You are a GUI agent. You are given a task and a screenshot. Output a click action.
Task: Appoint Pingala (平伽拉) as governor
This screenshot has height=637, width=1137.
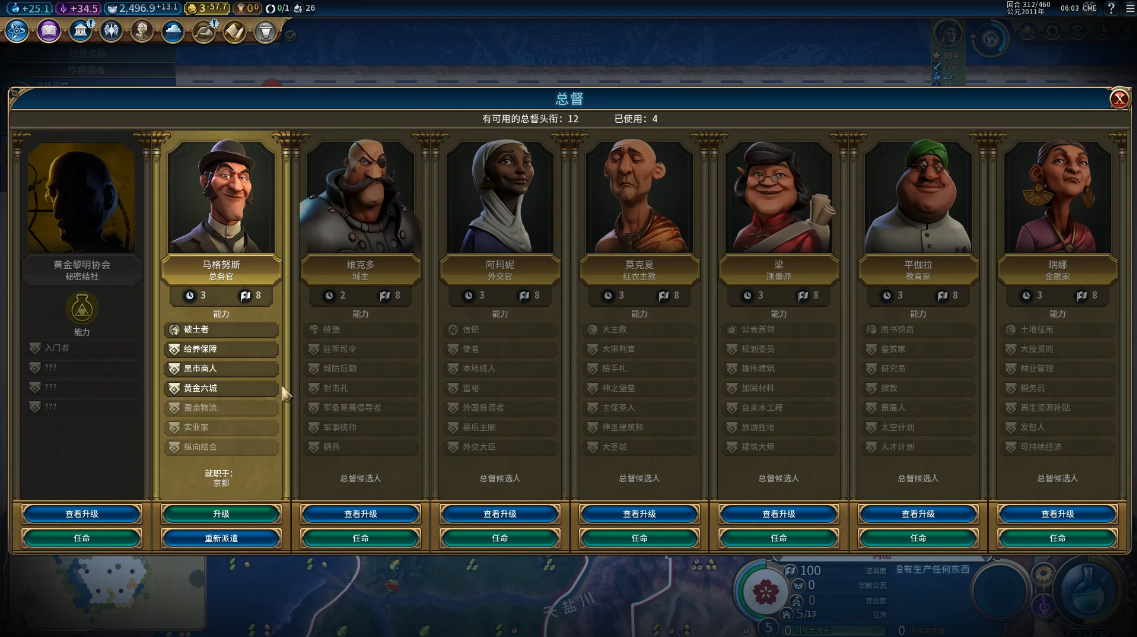pos(918,537)
